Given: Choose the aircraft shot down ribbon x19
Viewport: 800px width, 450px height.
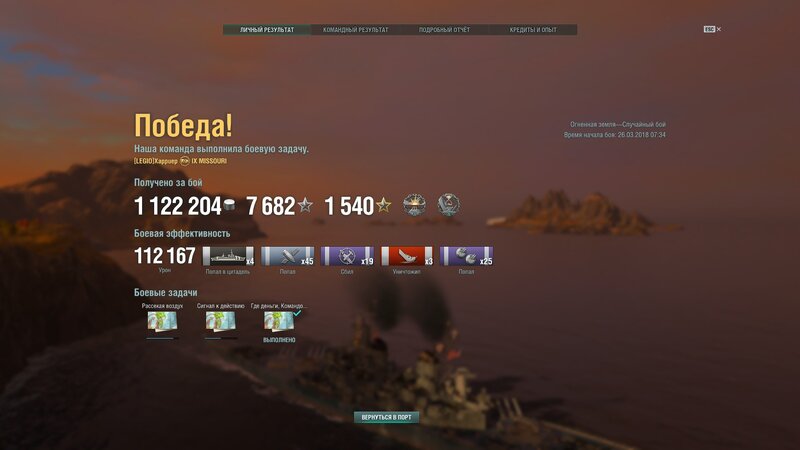Looking at the screenshot, I should 347,256.
